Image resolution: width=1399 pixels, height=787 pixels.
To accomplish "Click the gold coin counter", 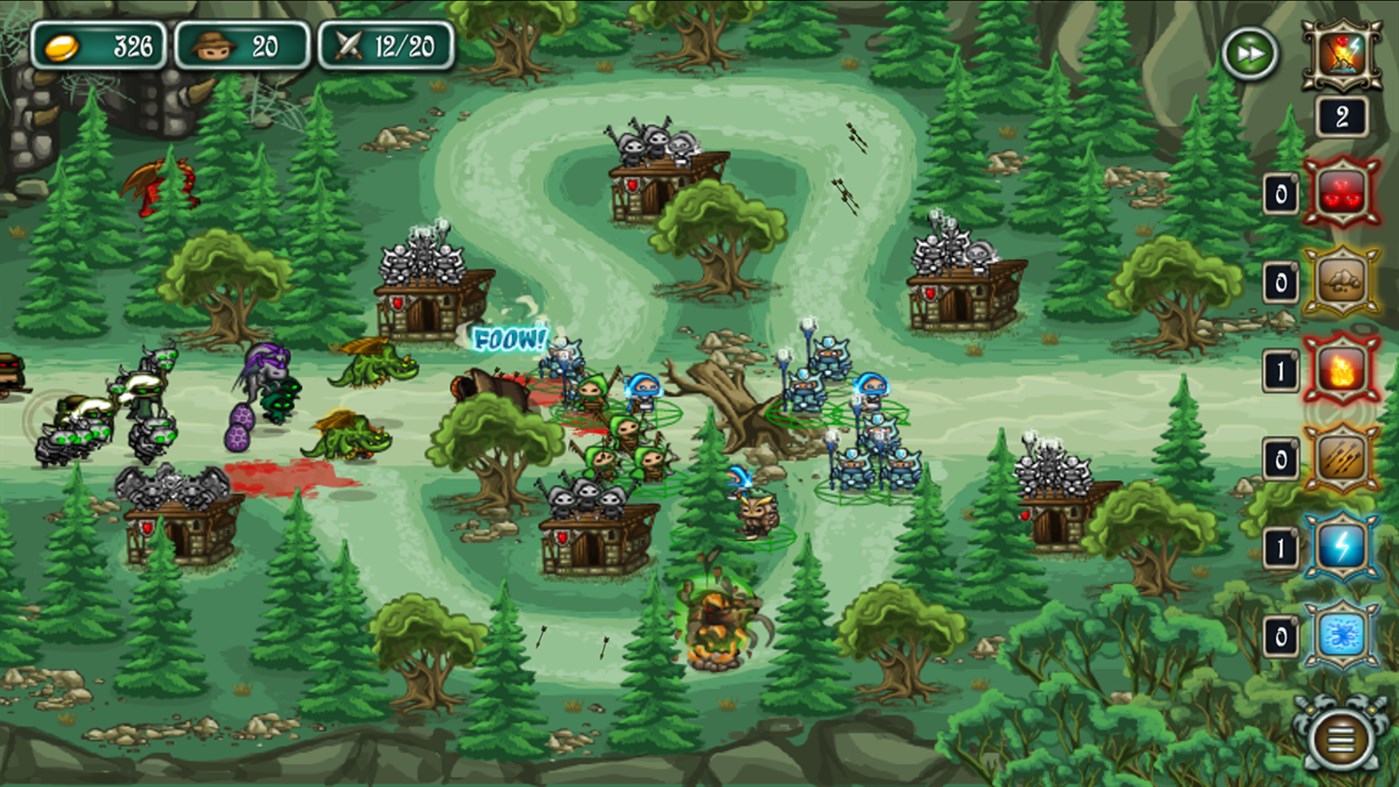I will point(100,44).
